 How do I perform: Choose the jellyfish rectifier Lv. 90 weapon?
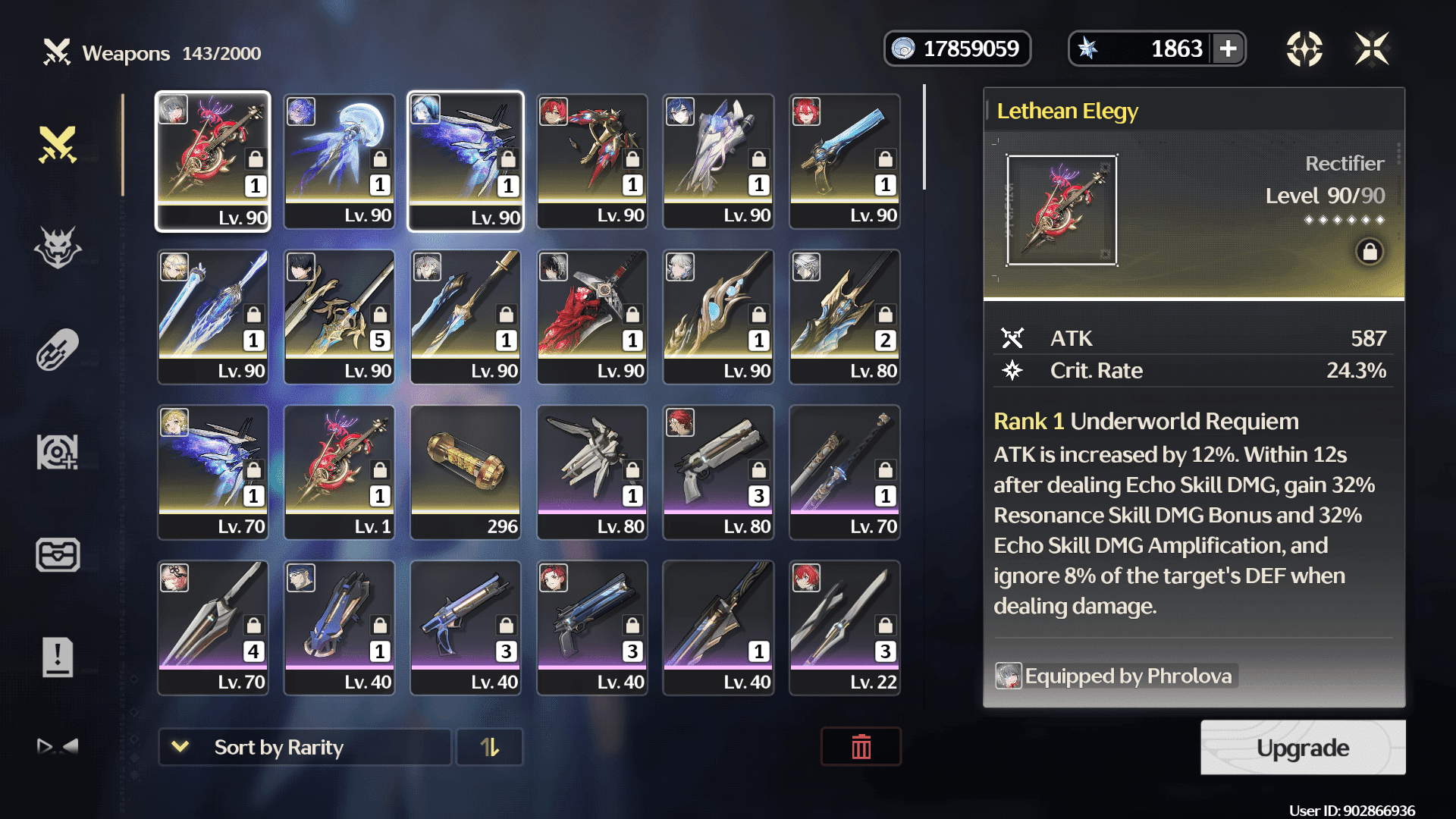[x=339, y=161]
